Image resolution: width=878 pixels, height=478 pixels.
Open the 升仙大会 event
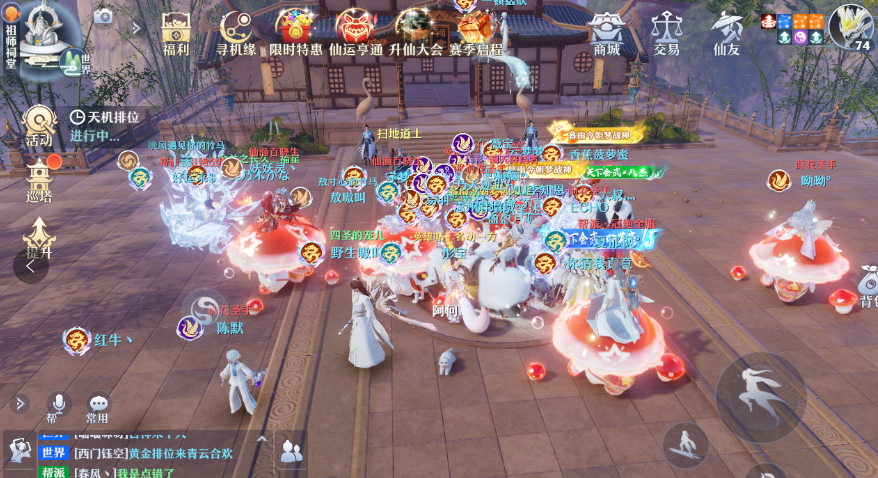point(415,31)
